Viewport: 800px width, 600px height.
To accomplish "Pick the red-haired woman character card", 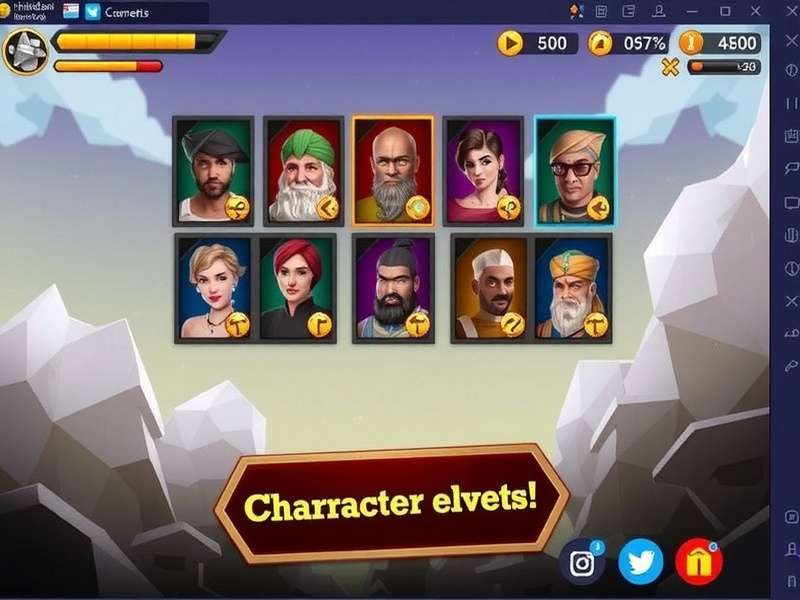I will click(297, 289).
